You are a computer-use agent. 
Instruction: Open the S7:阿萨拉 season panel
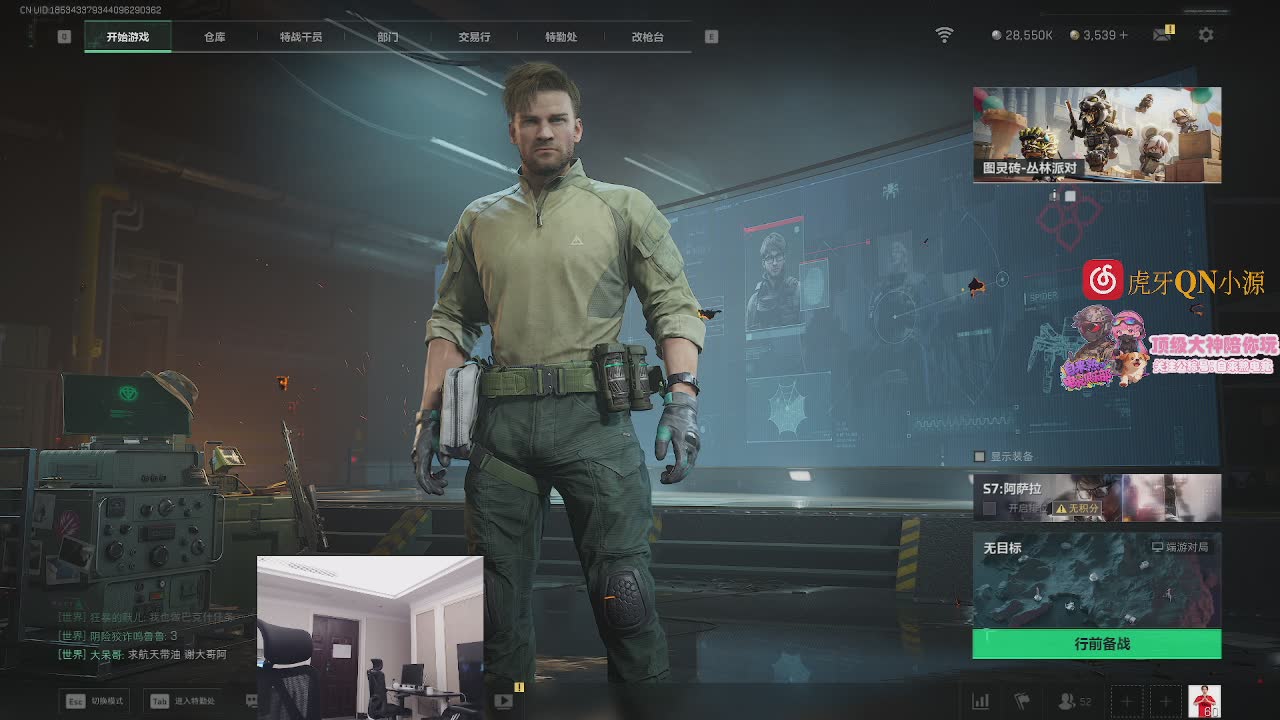coord(1097,498)
